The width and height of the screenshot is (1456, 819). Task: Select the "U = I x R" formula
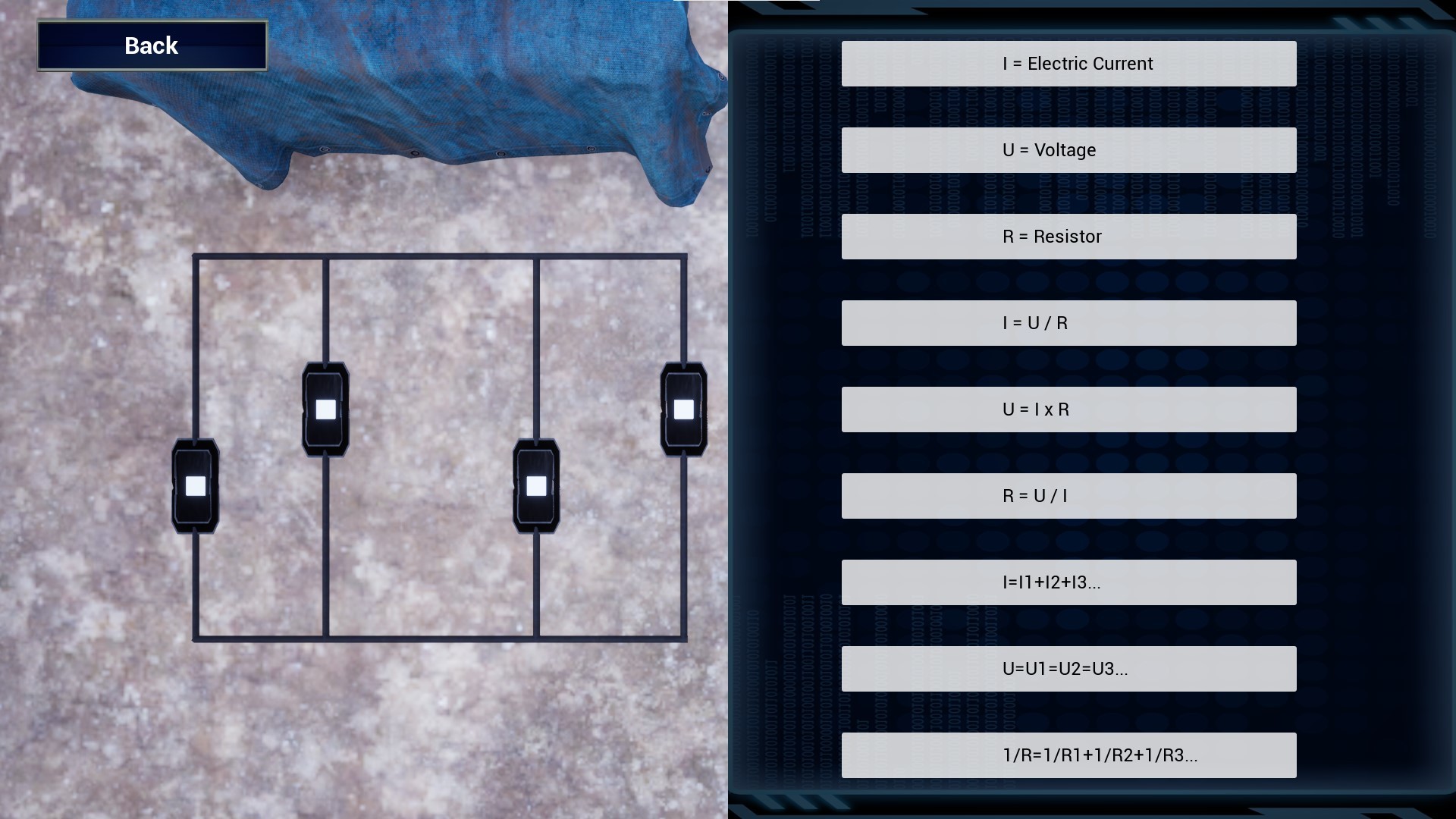pyautogui.click(x=1068, y=409)
